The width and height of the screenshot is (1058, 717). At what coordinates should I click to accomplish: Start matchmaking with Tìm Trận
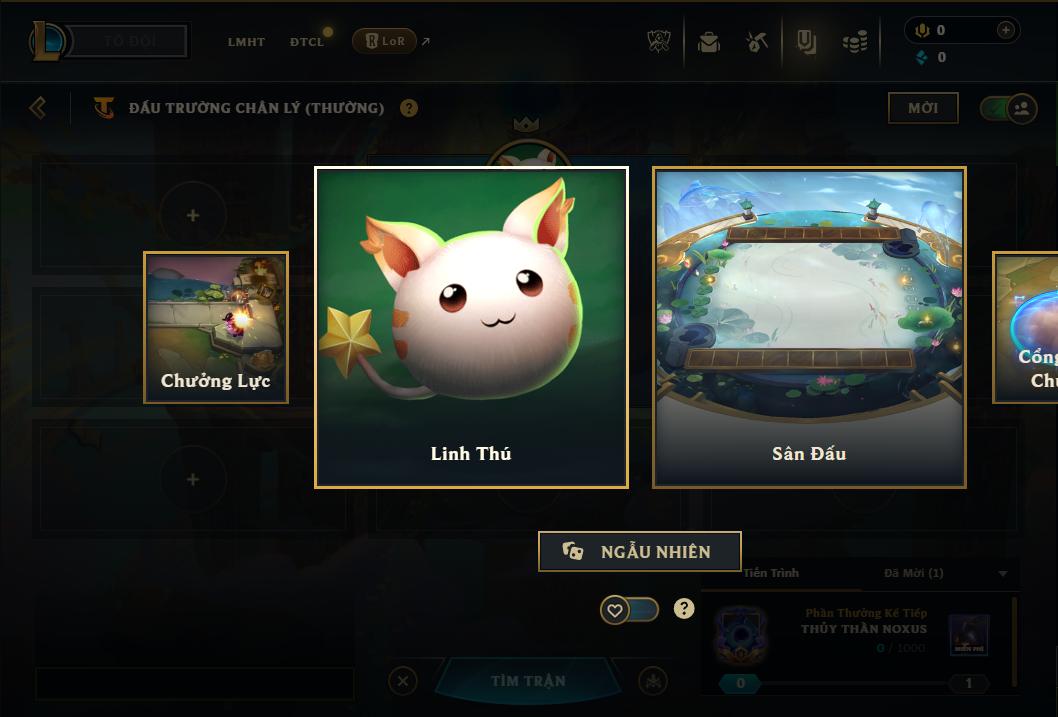point(528,681)
